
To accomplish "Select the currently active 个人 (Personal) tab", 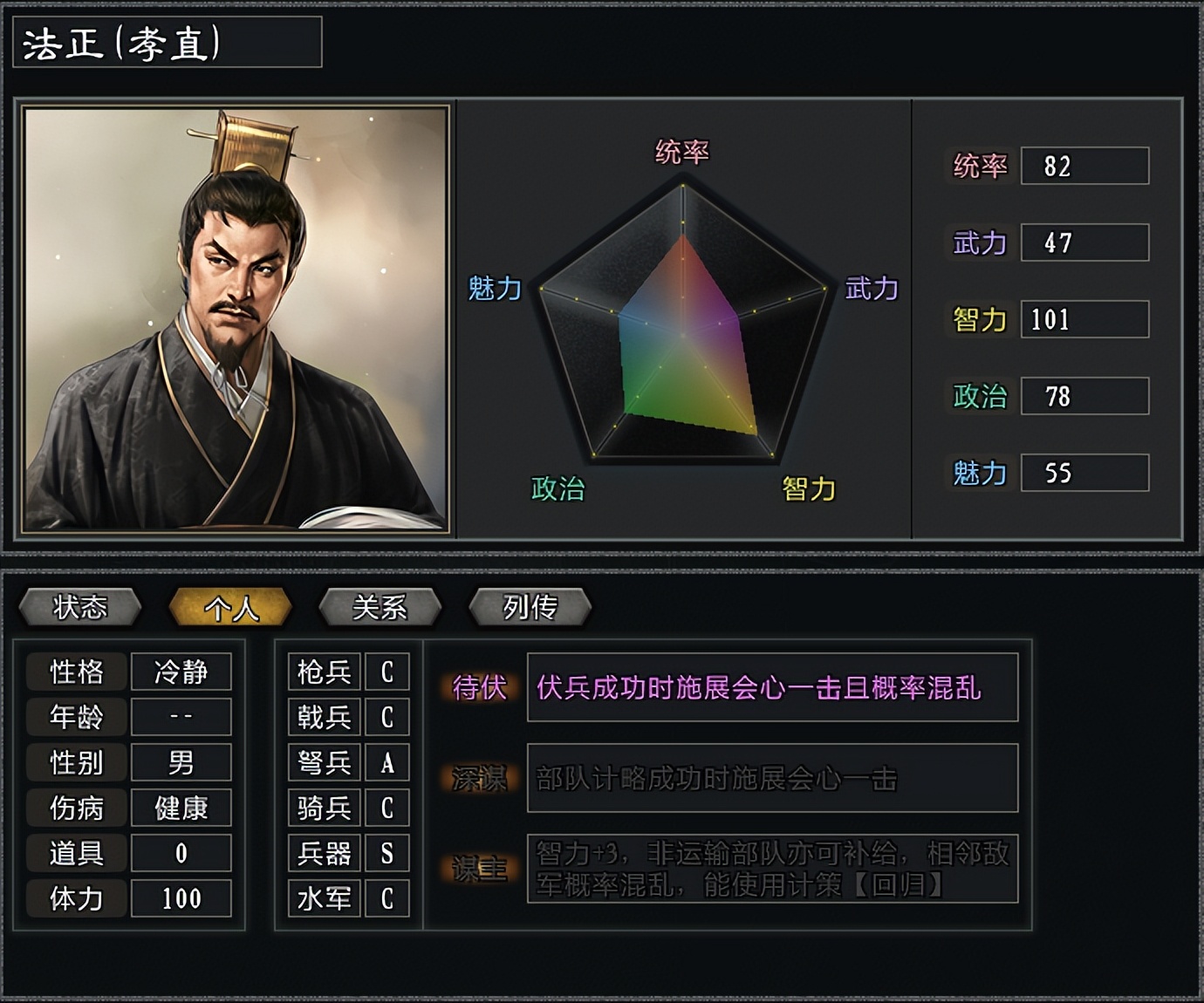I will [231, 606].
